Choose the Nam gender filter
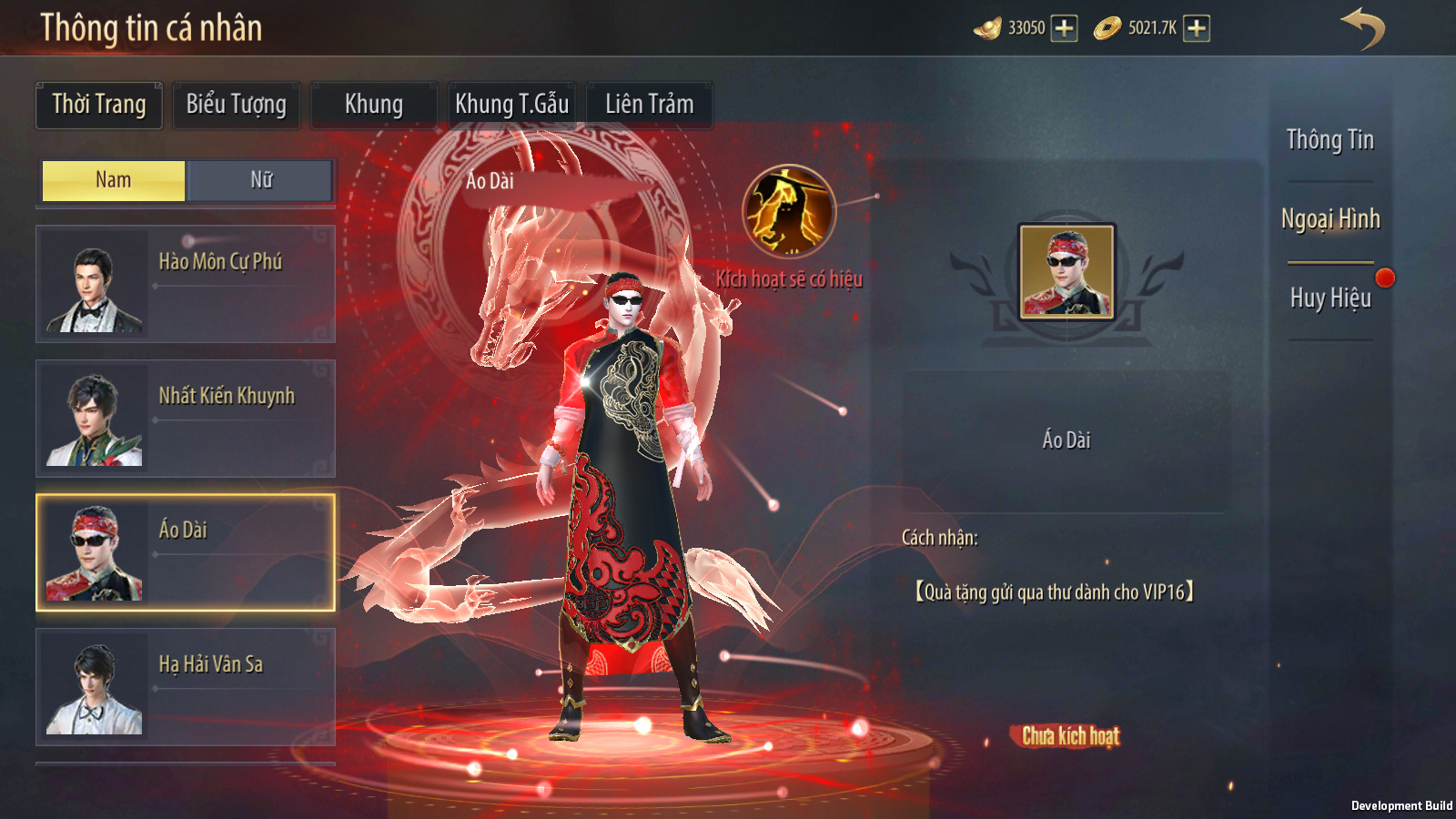1456x819 pixels. 114,180
